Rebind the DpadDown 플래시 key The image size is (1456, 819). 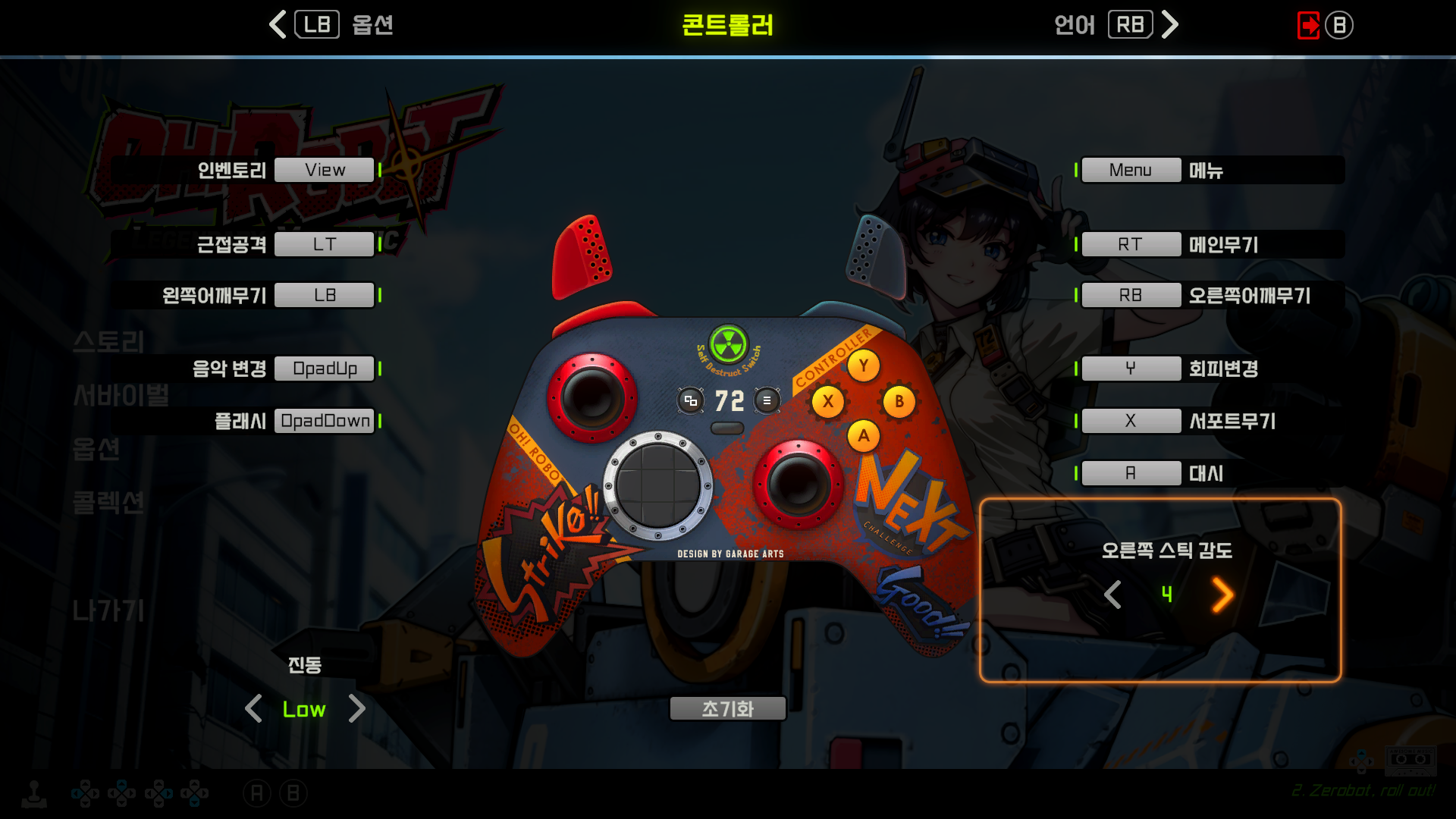pyautogui.click(x=325, y=421)
